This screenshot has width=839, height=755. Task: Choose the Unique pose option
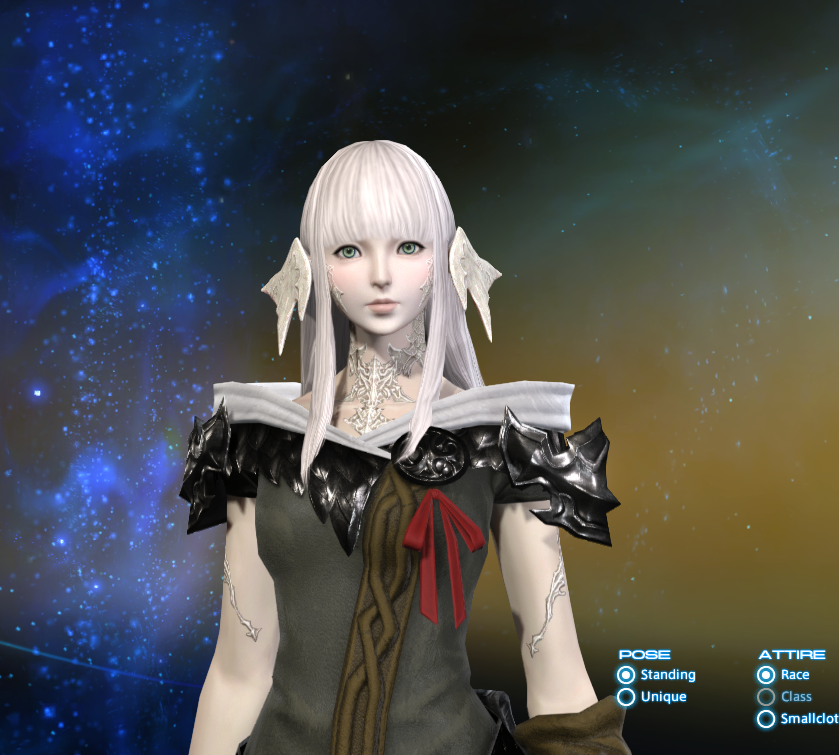tap(627, 697)
